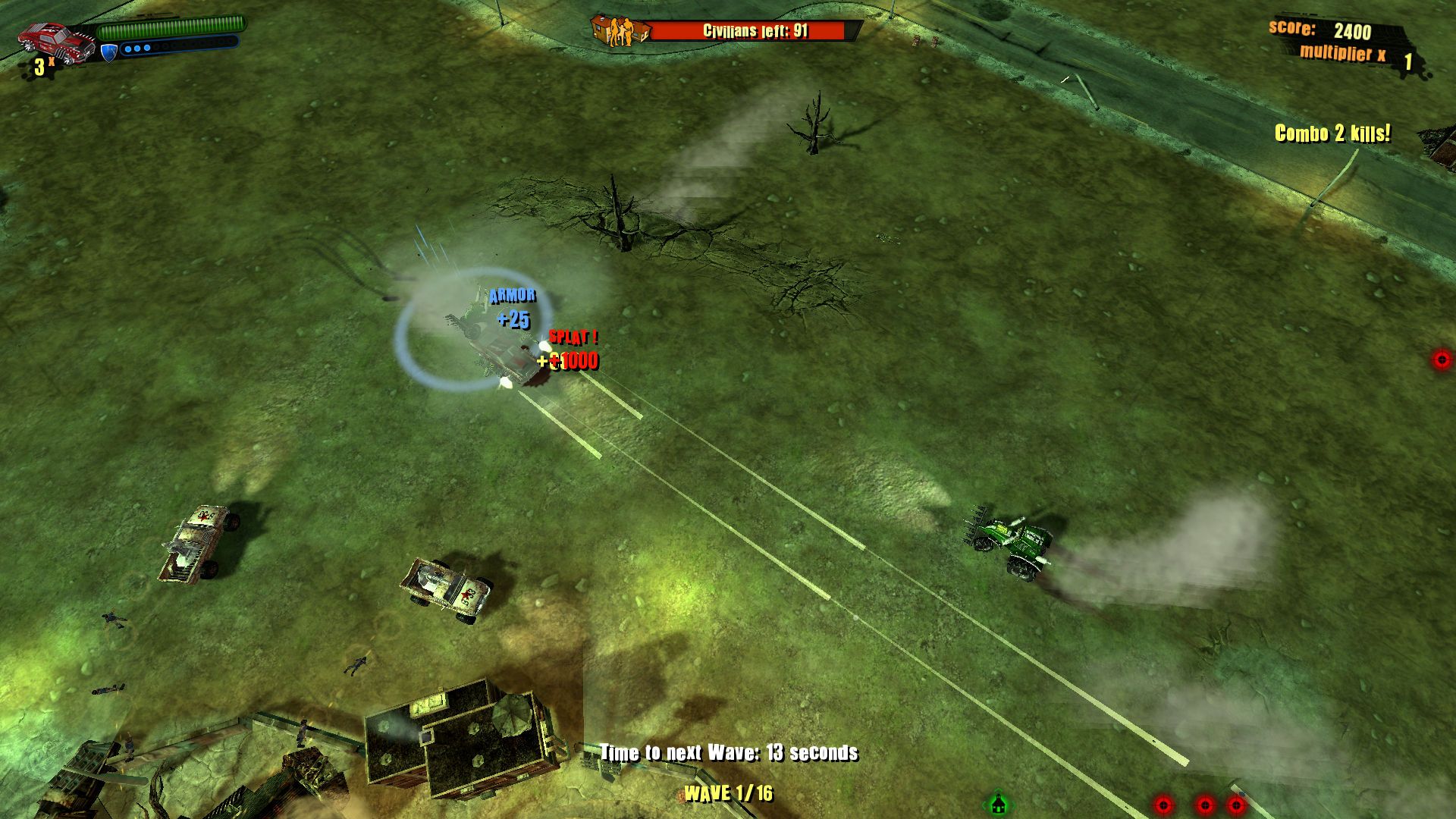This screenshot has height=819, width=1456.
Task: Click the leftmost red target marker at bottom
Action: click(x=1163, y=805)
